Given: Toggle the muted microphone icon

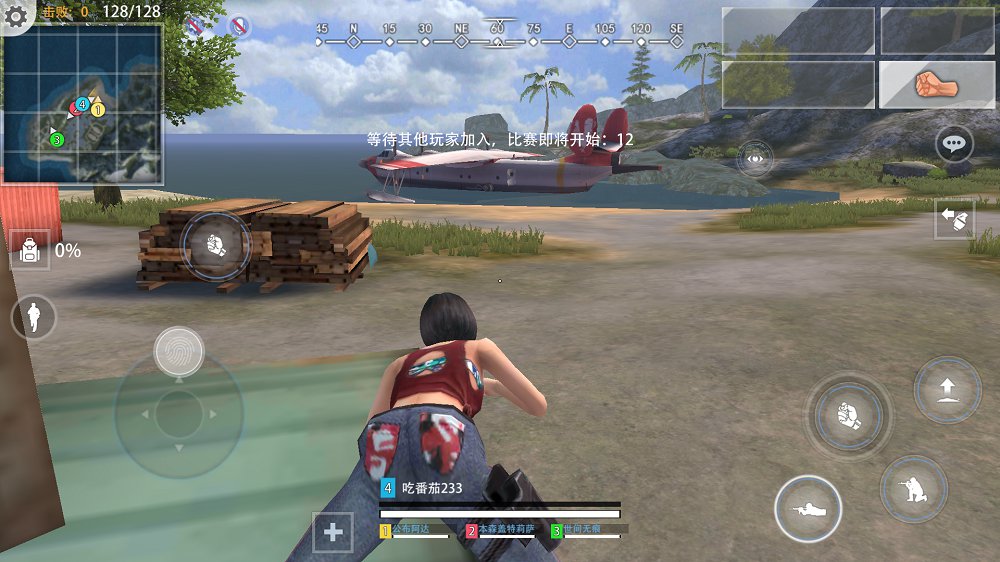Looking at the screenshot, I should click(x=239, y=26).
